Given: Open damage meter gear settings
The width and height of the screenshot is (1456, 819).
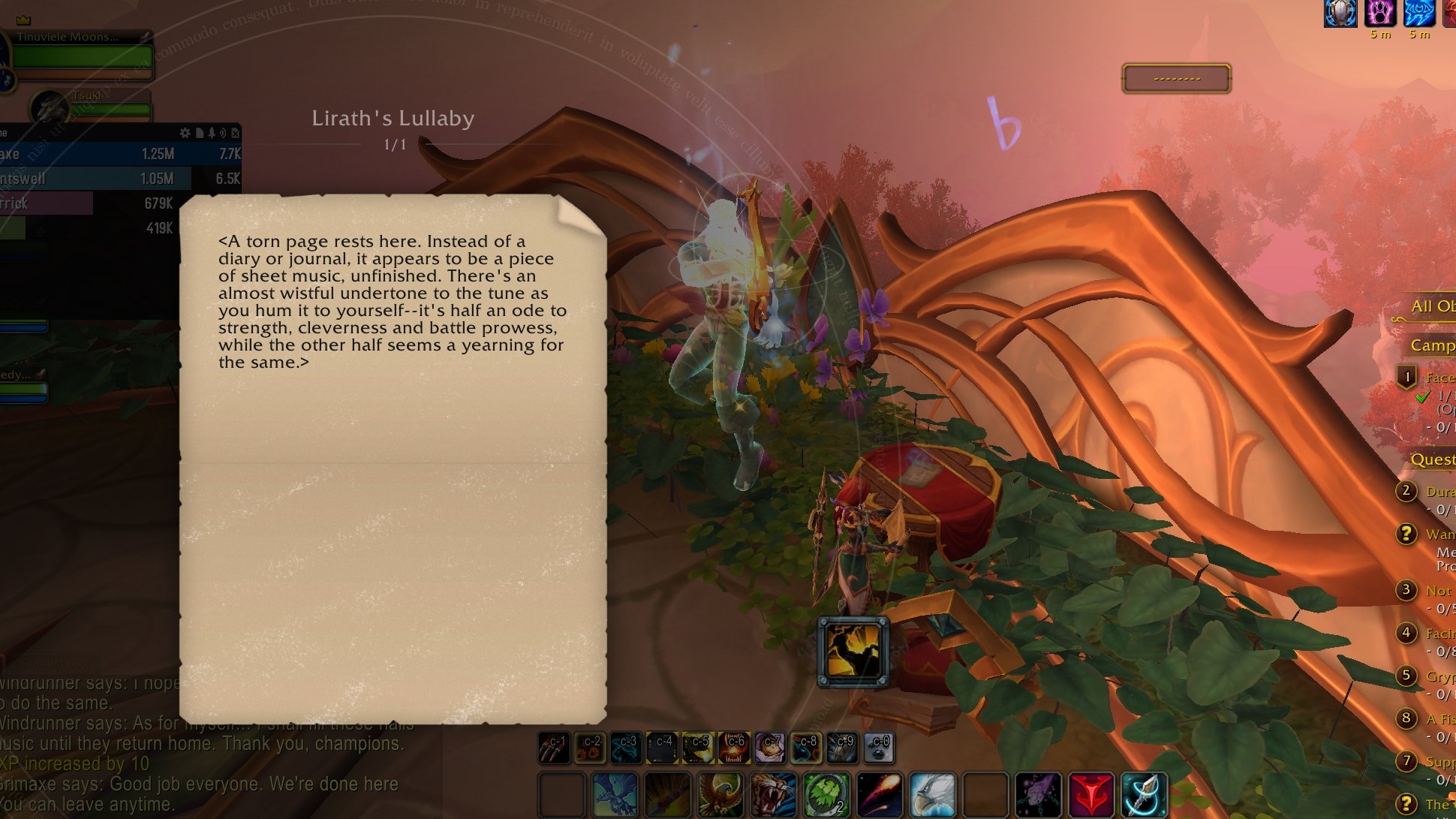Looking at the screenshot, I should point(185,133).
